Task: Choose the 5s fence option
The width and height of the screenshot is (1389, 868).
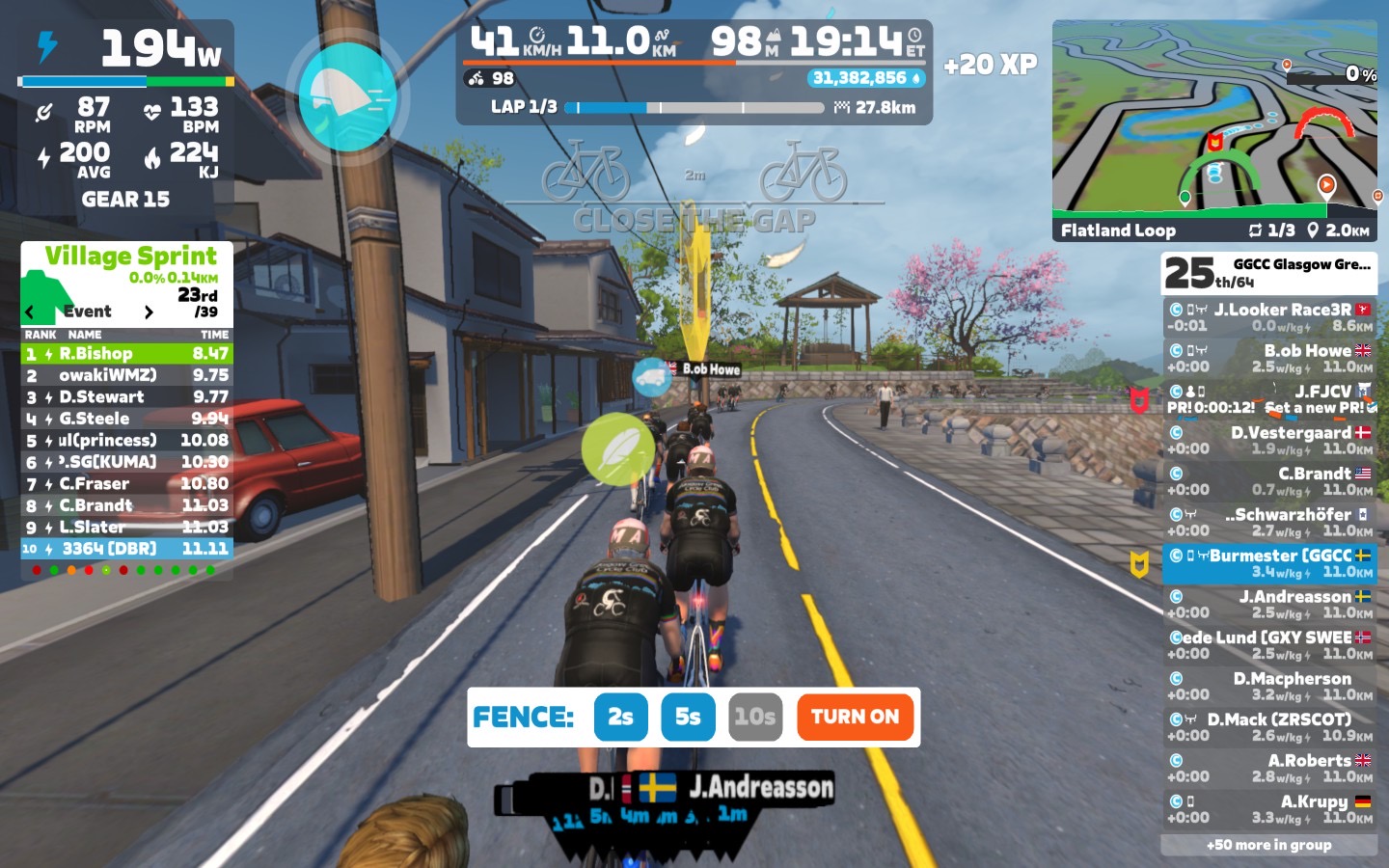Action: pyautogui.click(x=688, y=717)
